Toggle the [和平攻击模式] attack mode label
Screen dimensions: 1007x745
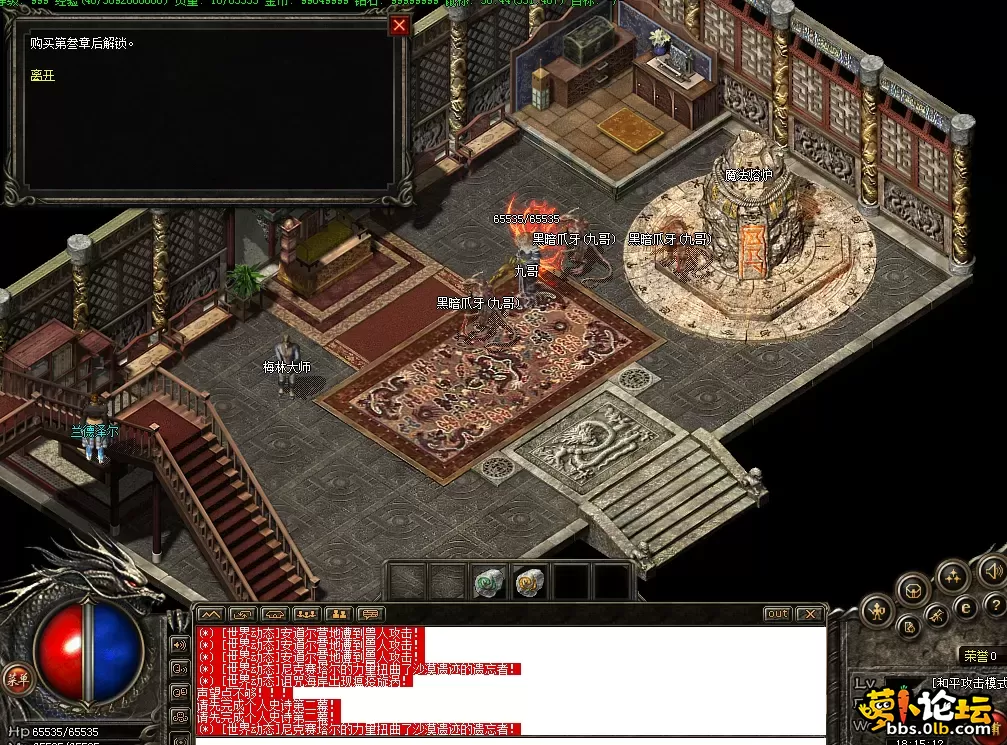point(968,683)
